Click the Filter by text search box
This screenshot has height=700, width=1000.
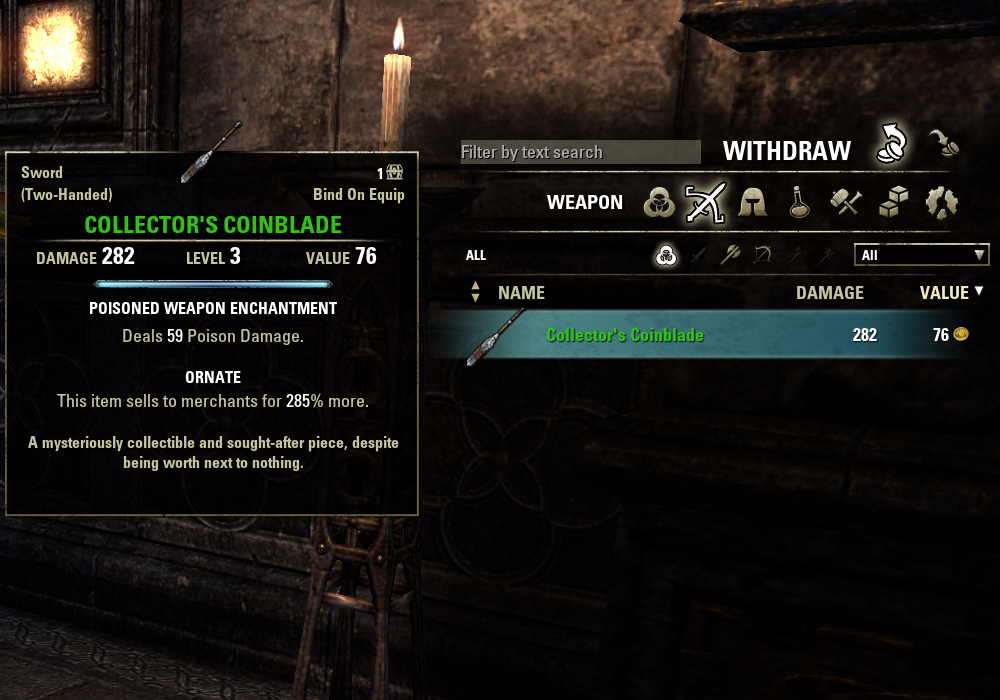click(580, 152)
